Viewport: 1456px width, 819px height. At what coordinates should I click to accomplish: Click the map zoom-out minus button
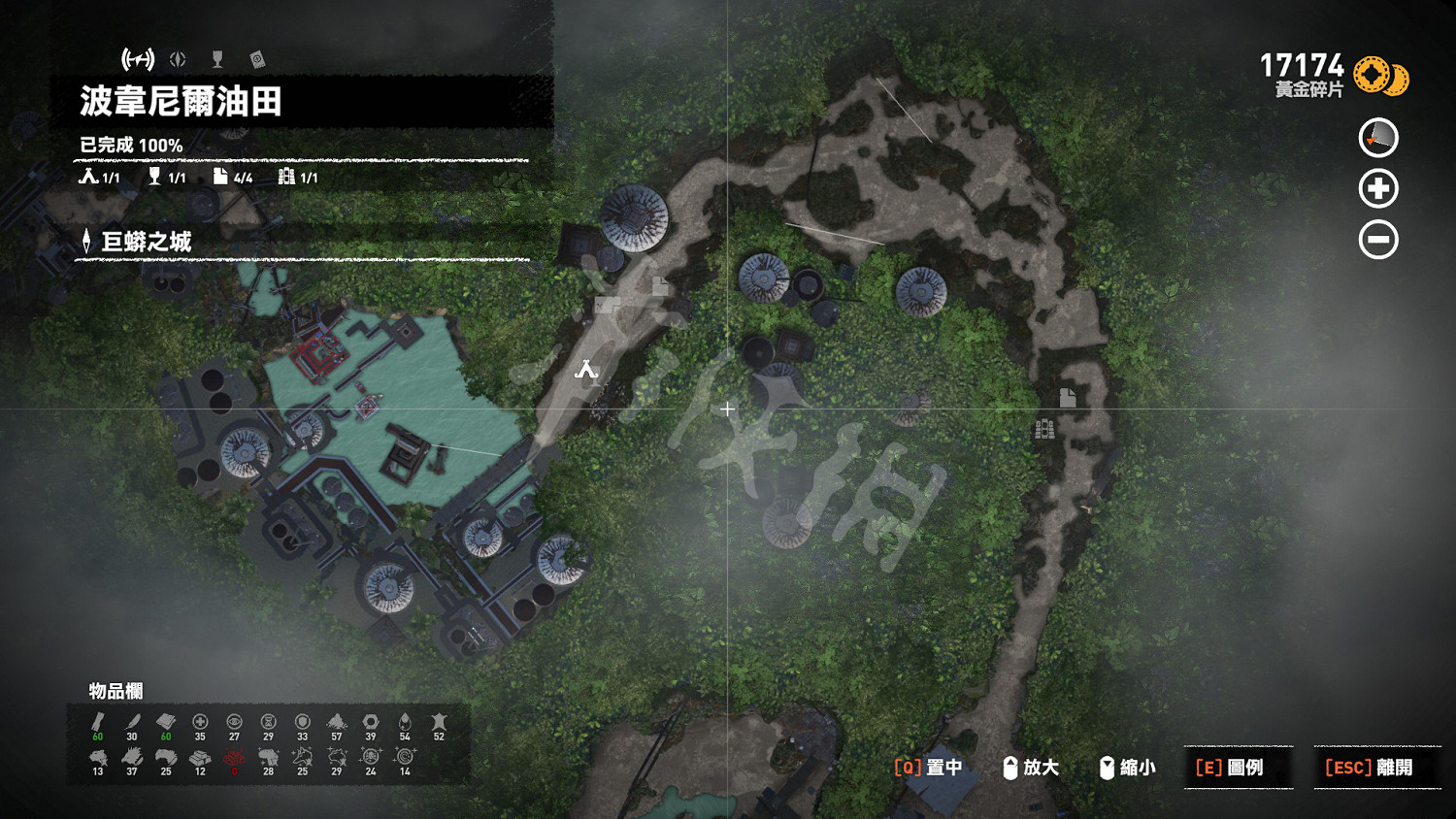click(x=1378, y=240)
